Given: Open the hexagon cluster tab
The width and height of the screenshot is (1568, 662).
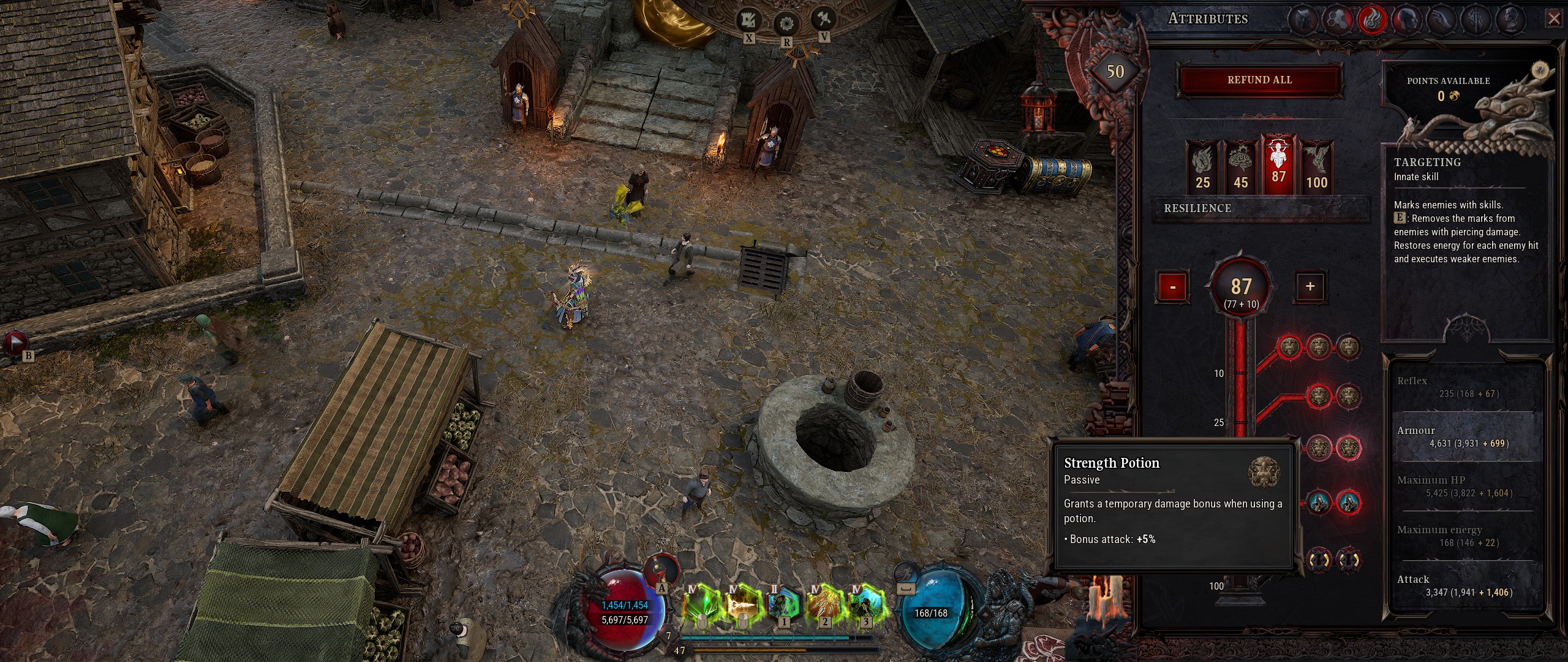Looking at the screenshot, I should coord(1338,20).
